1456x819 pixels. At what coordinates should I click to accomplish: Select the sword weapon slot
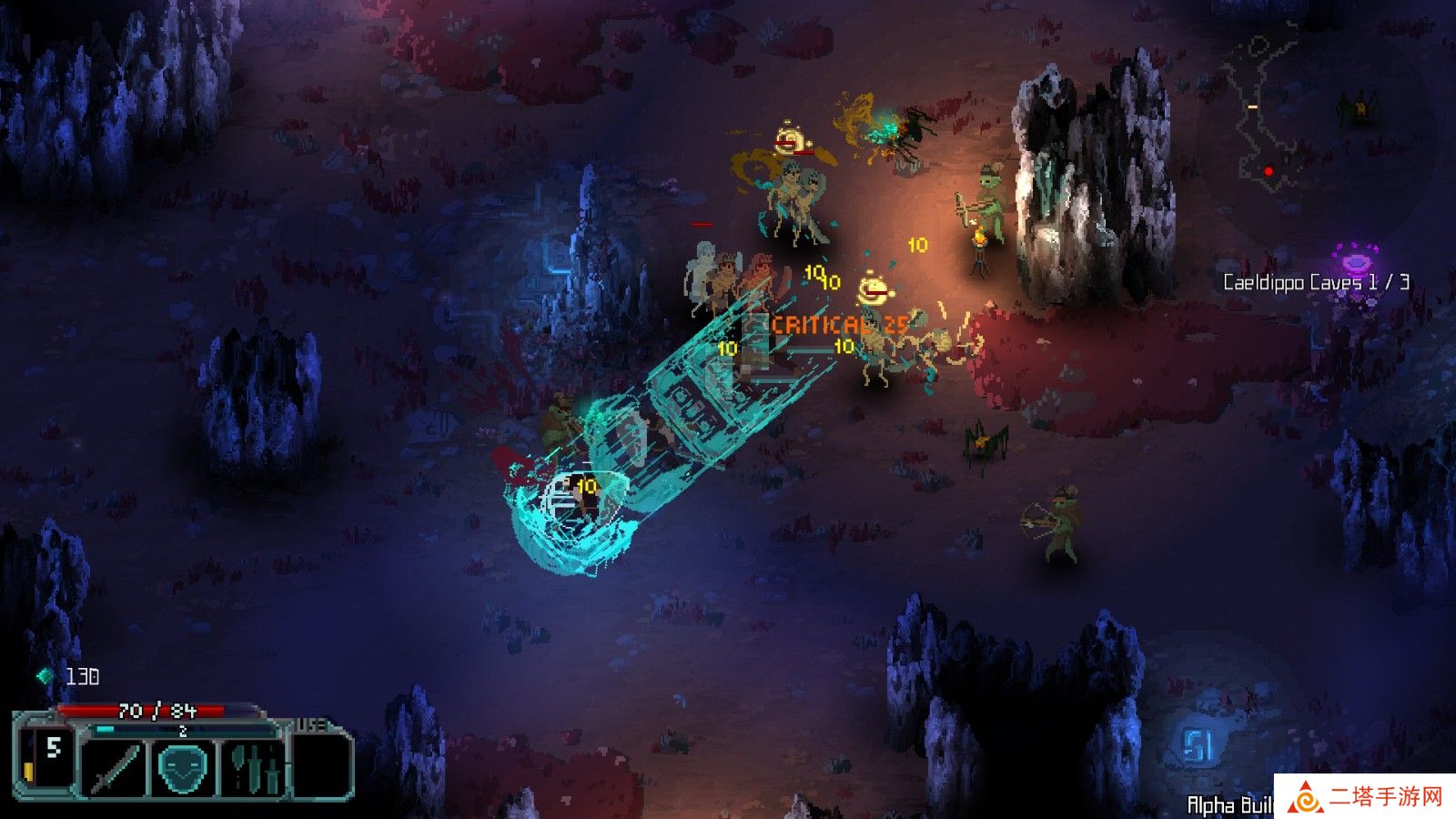coord(113,768)
